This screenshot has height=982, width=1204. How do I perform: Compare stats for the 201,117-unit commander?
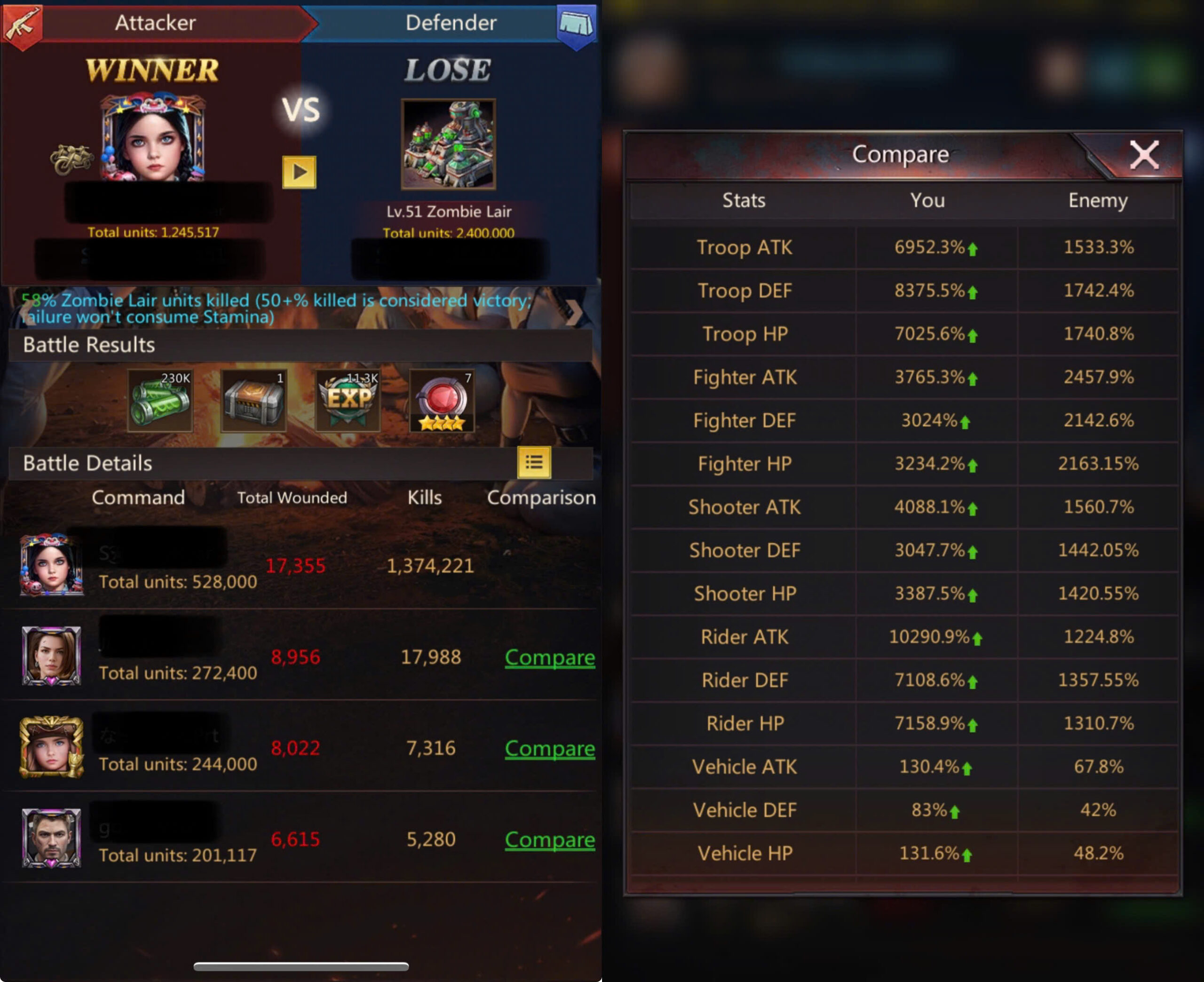pyautogui.click(x=549, y=839)
